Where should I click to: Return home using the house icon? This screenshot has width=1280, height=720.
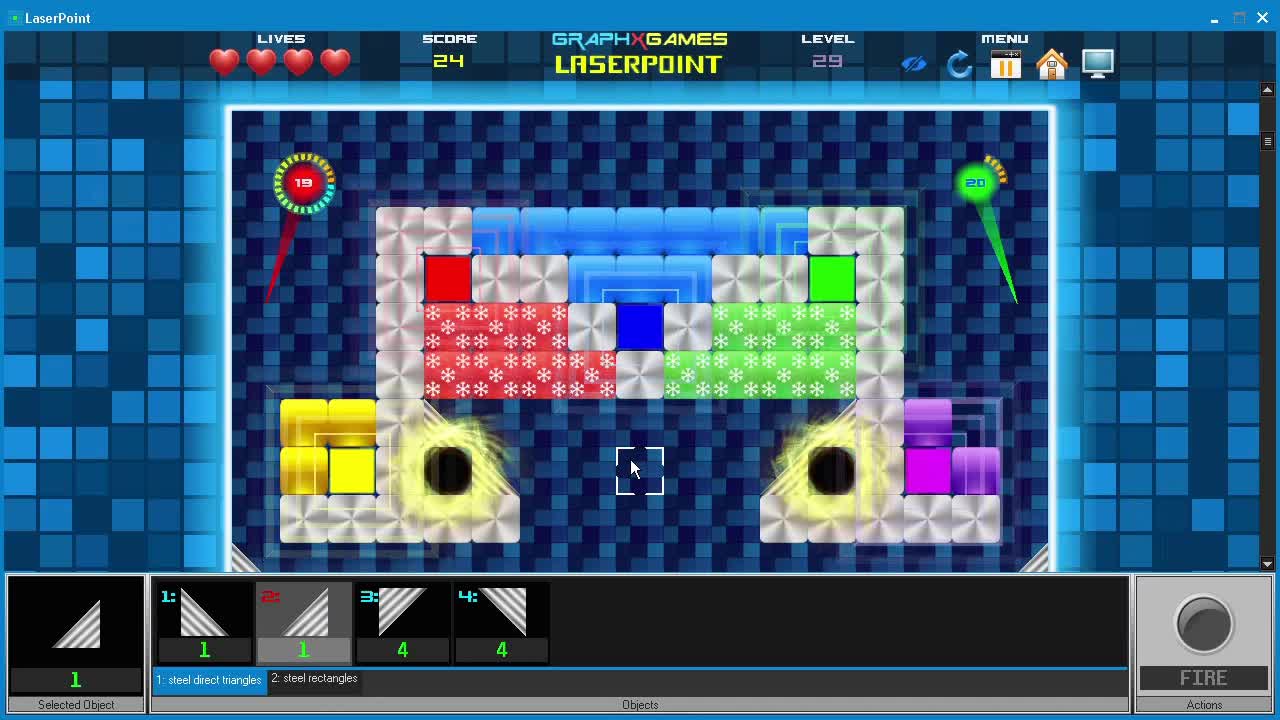click(x=1052, y=64)
